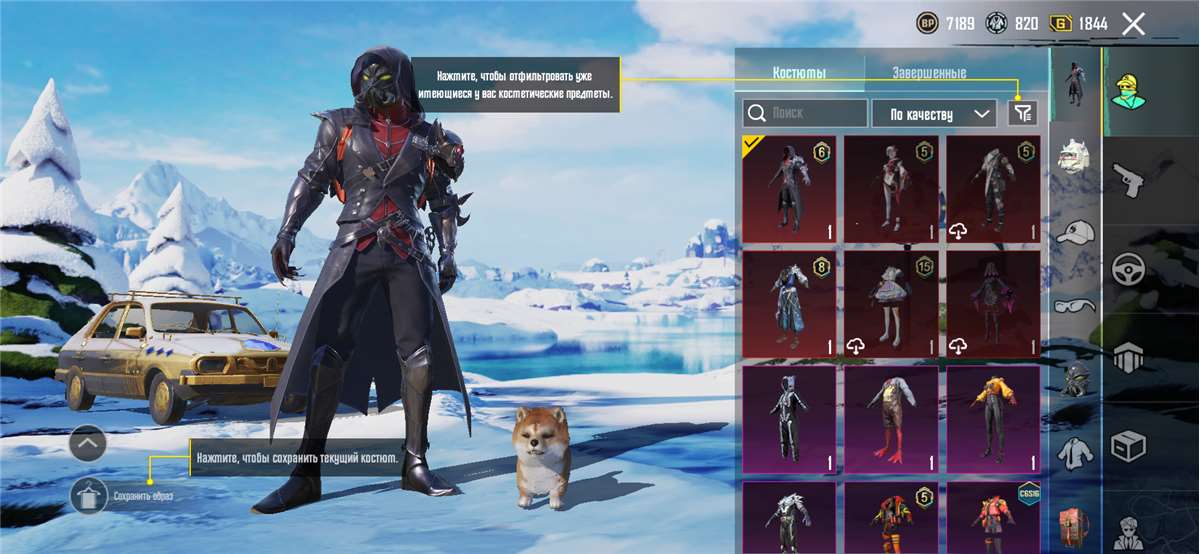Open the sunglasses category
Screen dimensions: 1200x554
point(1074,305)
